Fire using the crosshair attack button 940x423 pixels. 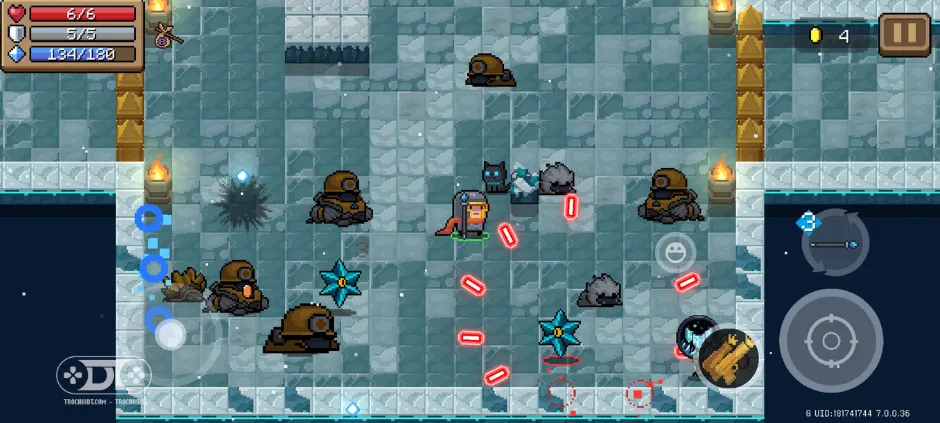tap(830, 340)
